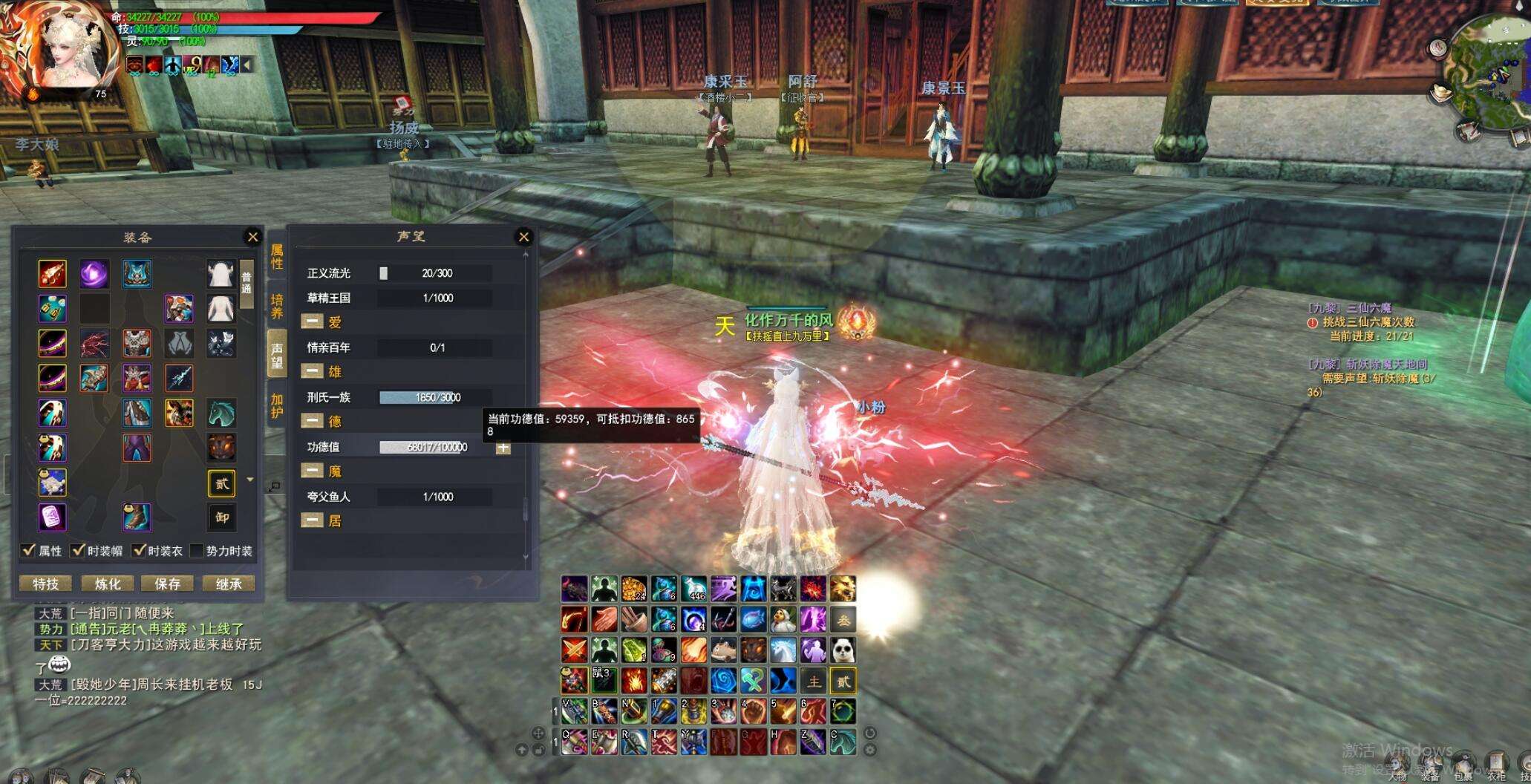
Task: Select the purple orb equipment slot
Action: (x=94, y=274)
